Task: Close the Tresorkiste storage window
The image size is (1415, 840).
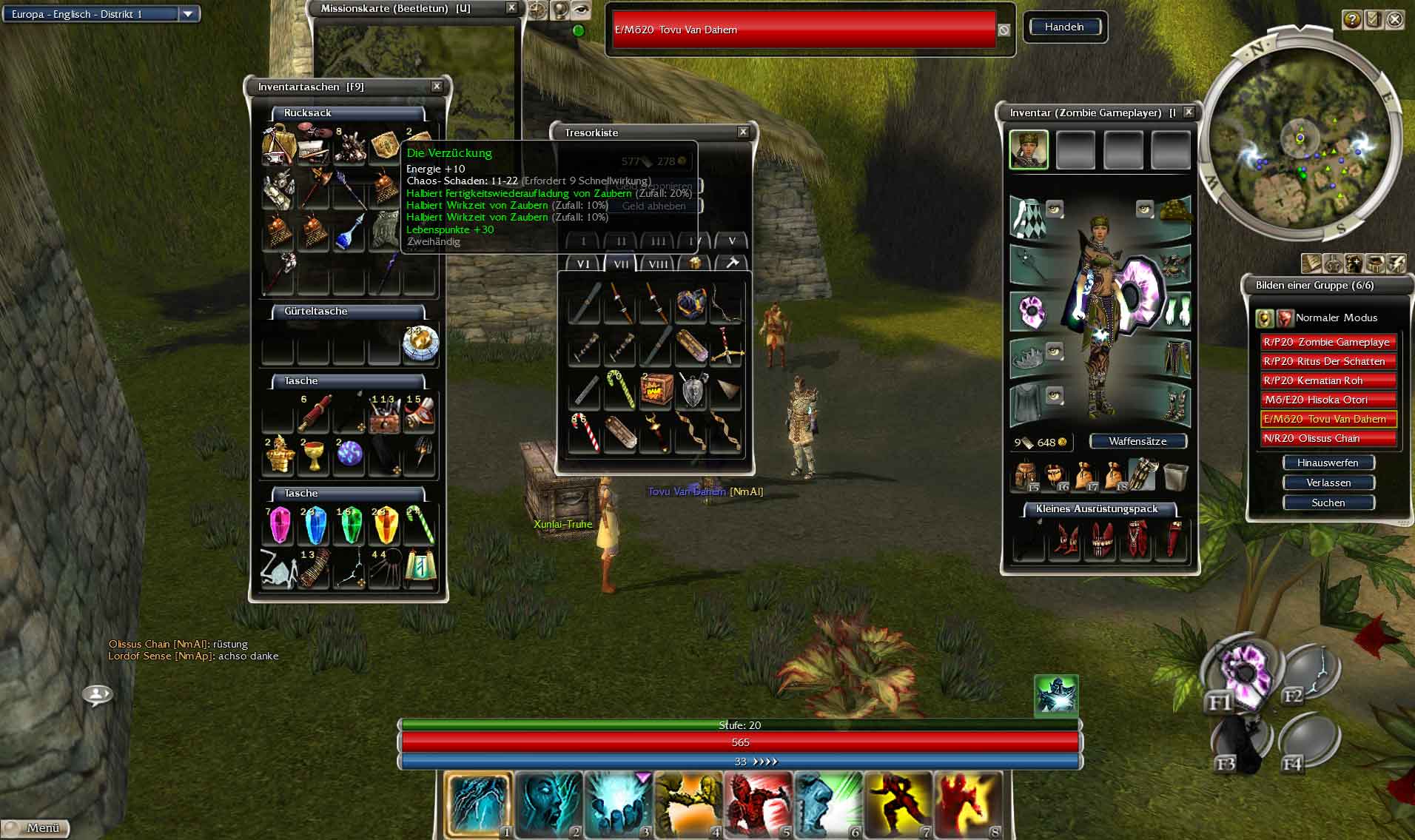Action: coord(743,132)
